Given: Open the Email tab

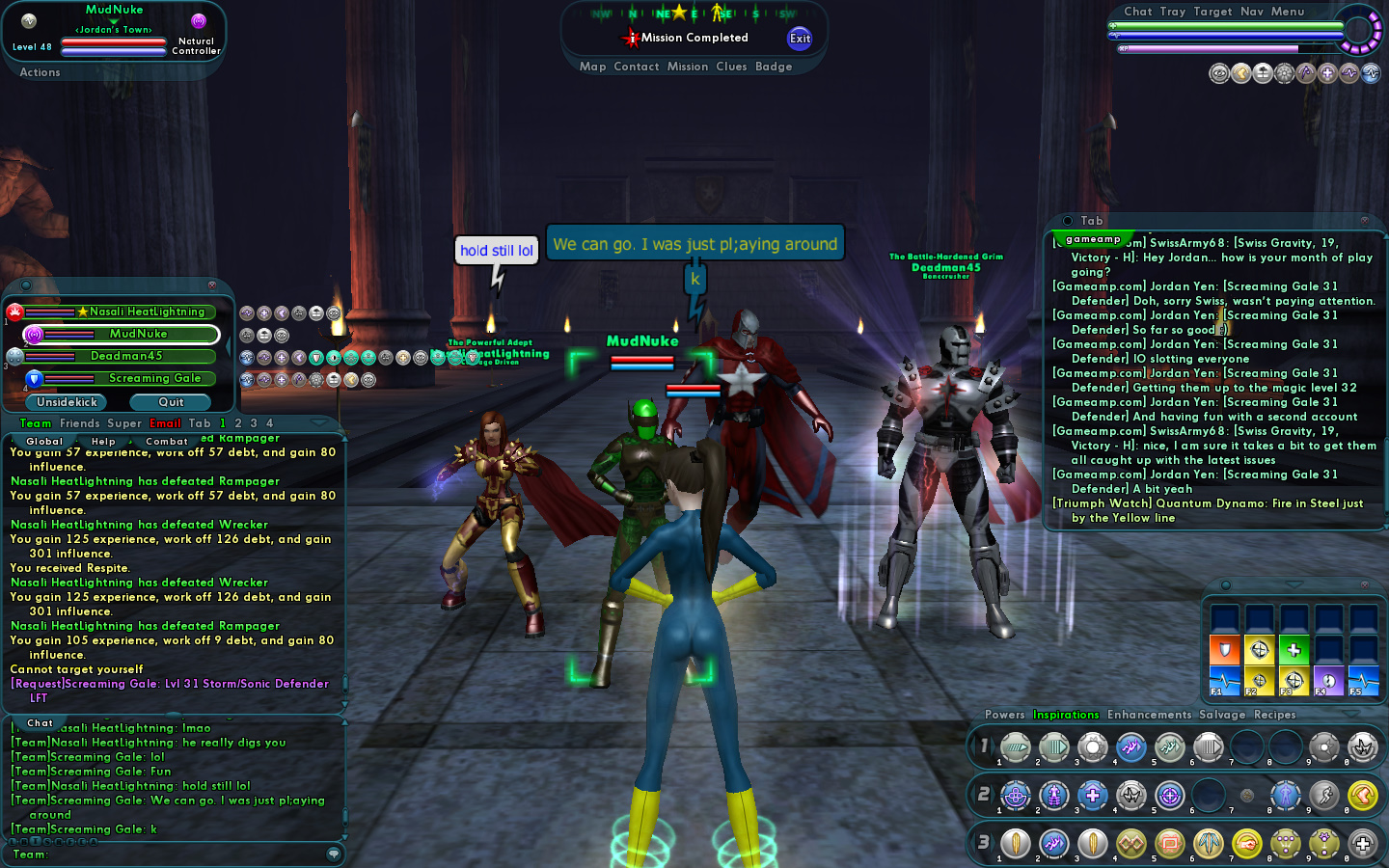Looking at the screenshot, I should (x=165, y=423).
